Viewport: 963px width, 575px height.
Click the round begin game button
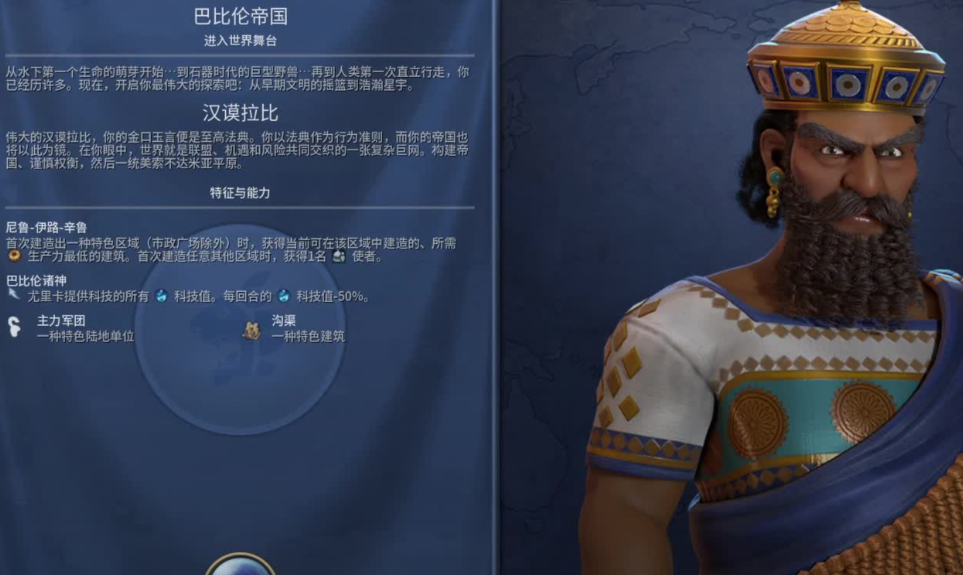tap(240, 563)
